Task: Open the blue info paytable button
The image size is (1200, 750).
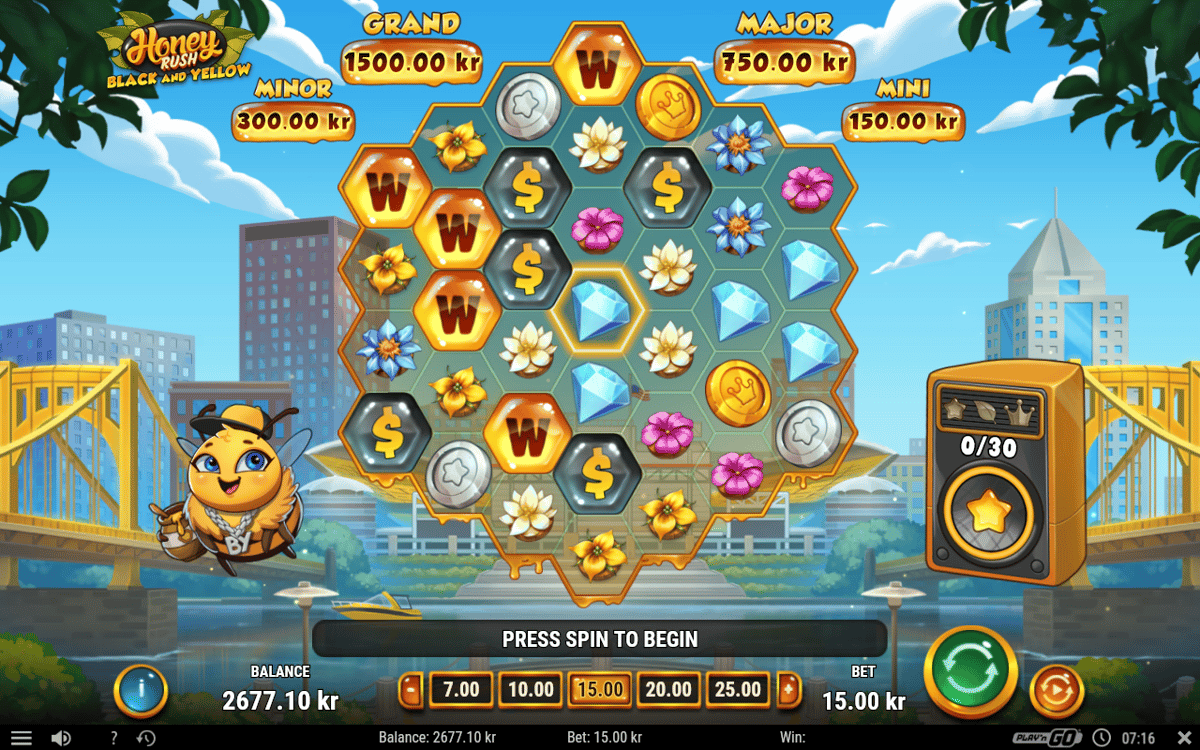Action: pos(140,690)
